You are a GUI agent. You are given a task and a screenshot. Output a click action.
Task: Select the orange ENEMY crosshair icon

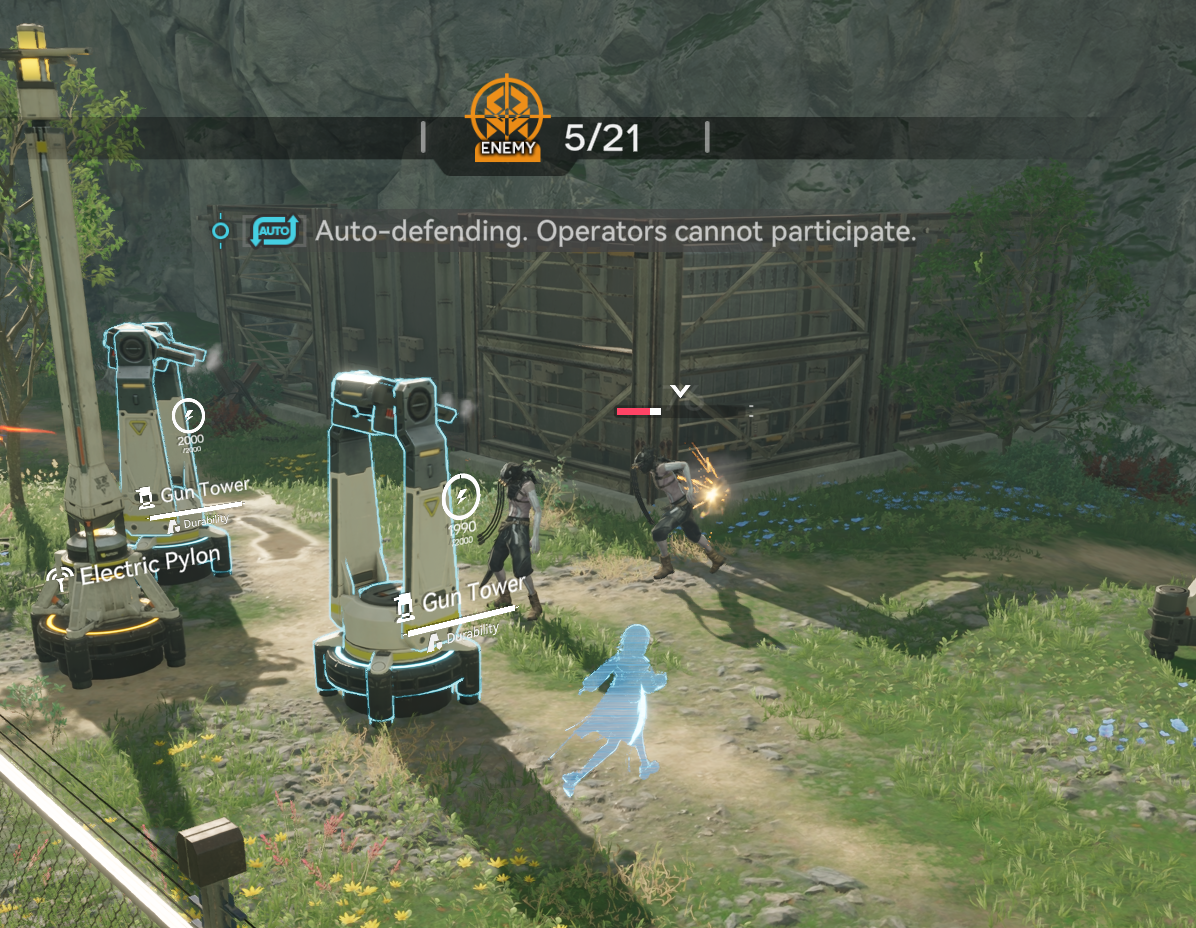coord(507,119)
